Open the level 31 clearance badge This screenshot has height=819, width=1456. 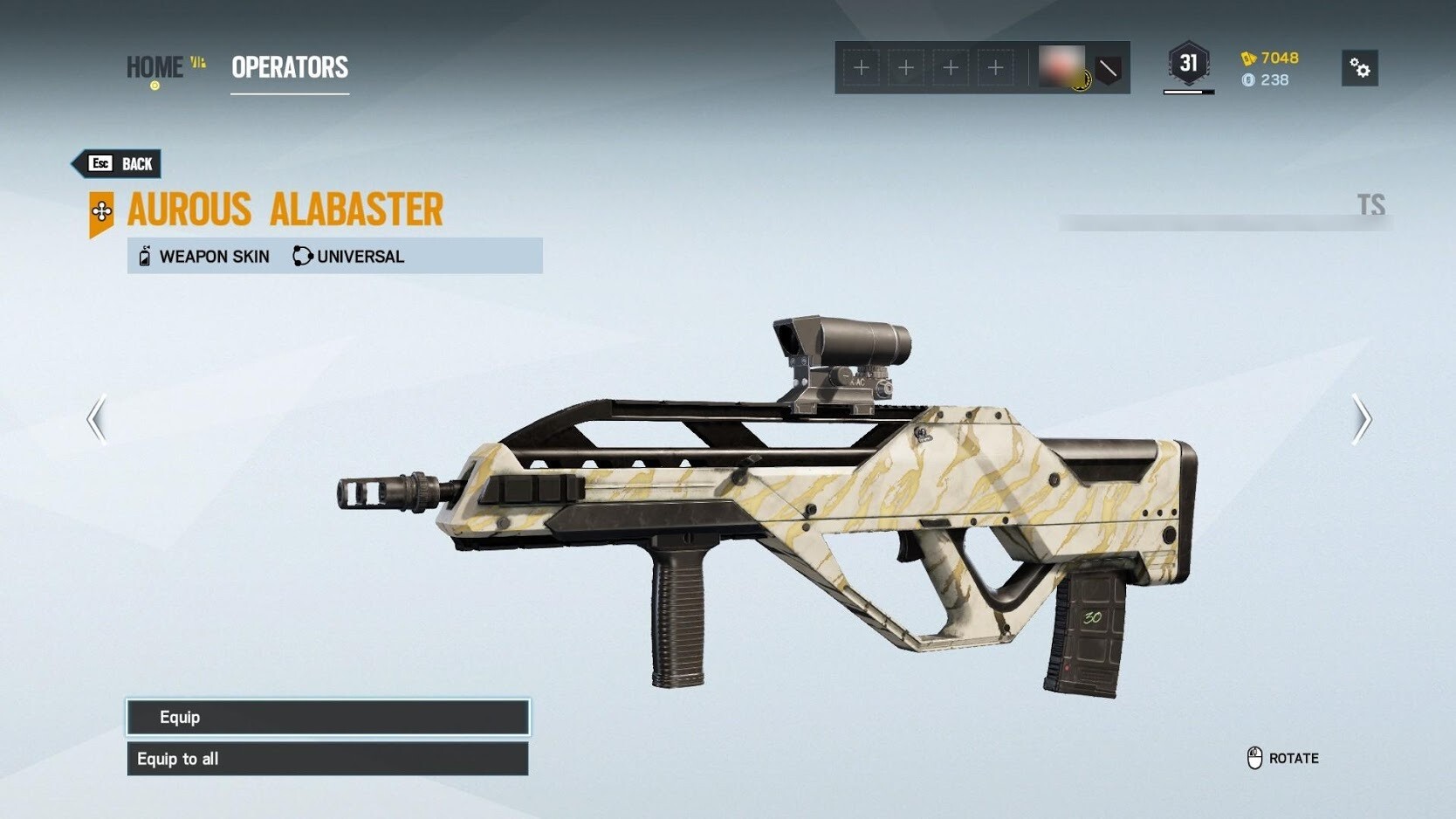coord(1188,64)
